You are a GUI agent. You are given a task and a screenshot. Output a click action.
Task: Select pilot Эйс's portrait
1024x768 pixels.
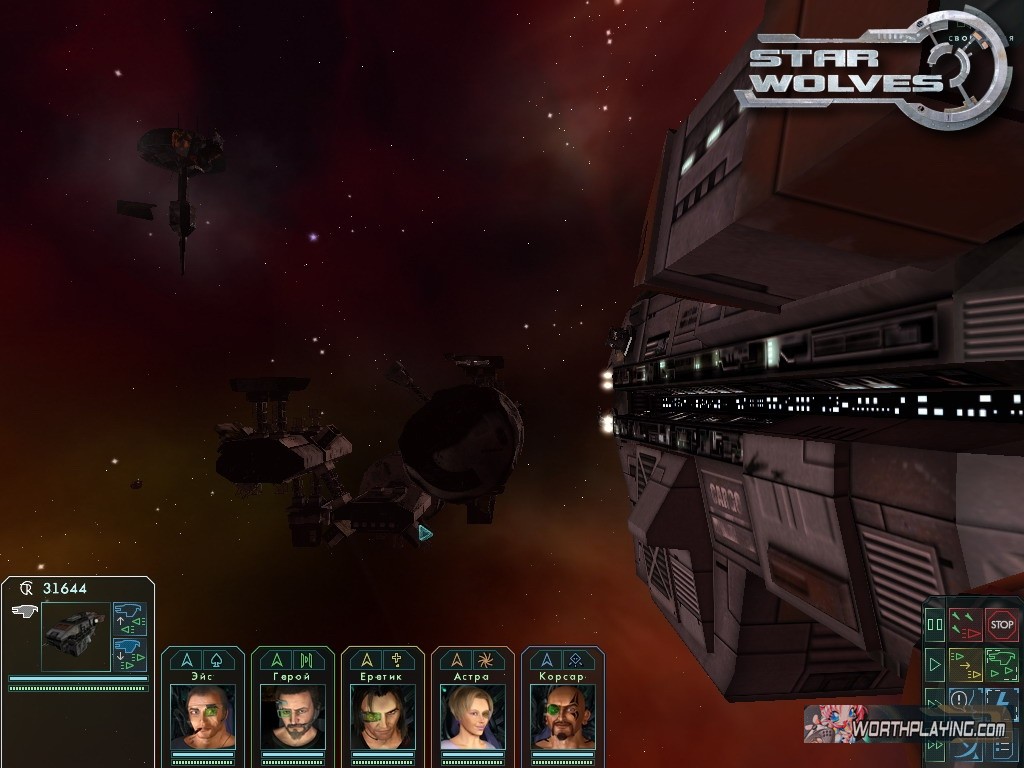pyautogui.click(x=203, y=716)
